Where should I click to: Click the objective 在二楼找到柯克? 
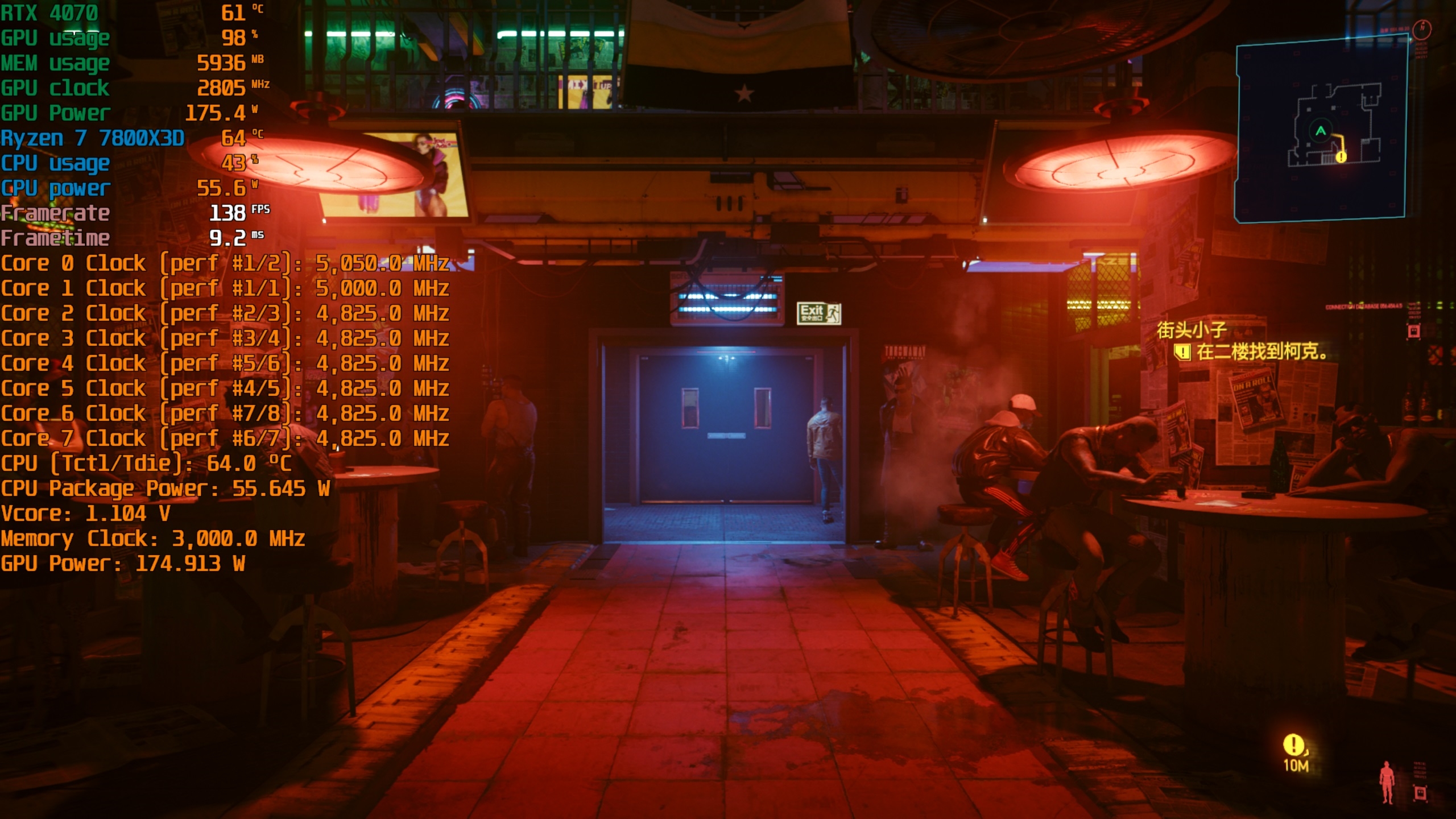click(1261, 352)
